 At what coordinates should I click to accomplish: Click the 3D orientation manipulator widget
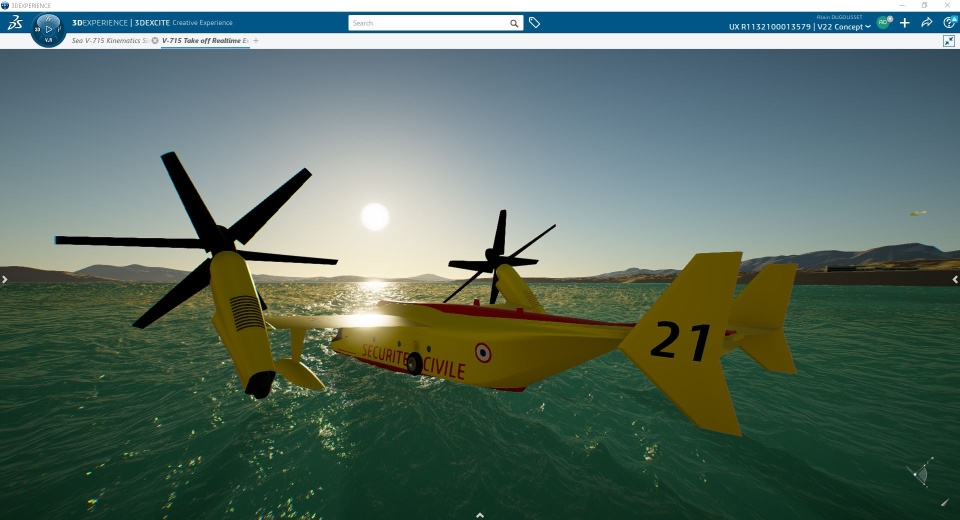(921, 473)
